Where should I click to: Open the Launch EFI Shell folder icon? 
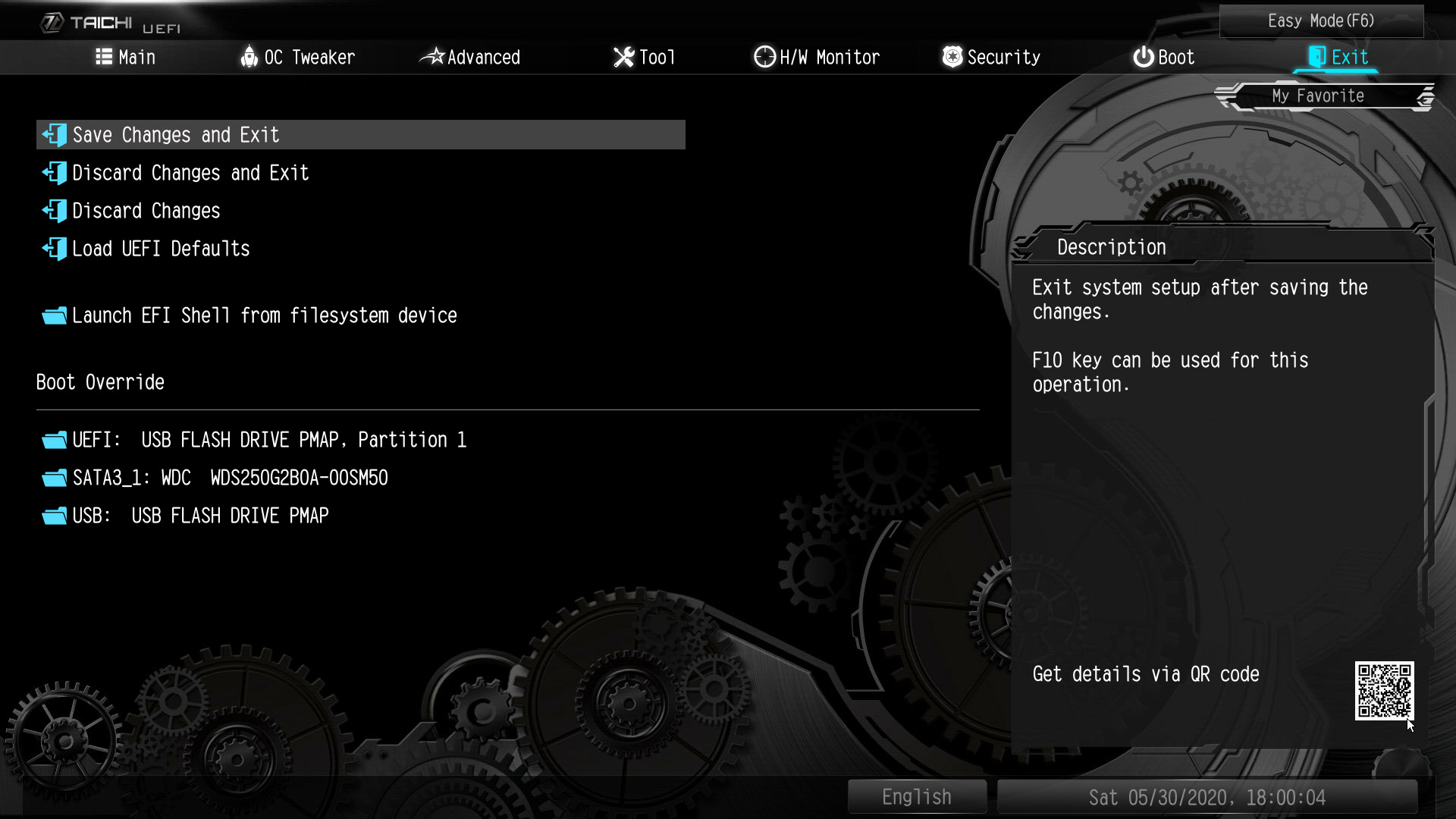point(53,315)
